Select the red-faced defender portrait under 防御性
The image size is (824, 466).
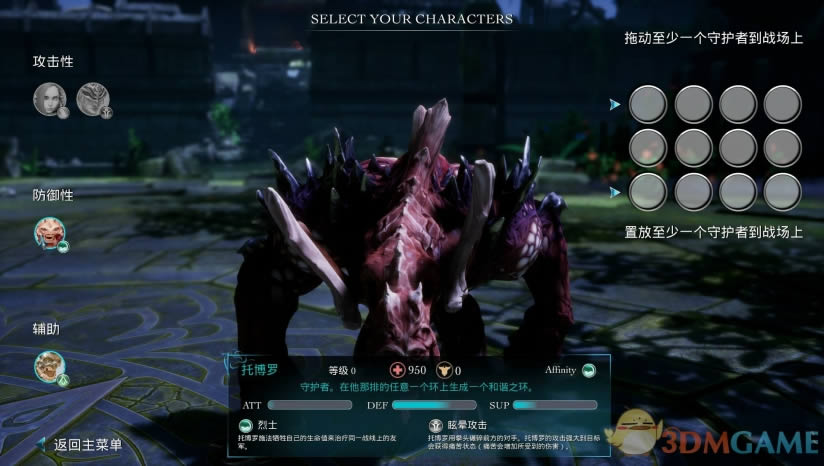[50, 234]
